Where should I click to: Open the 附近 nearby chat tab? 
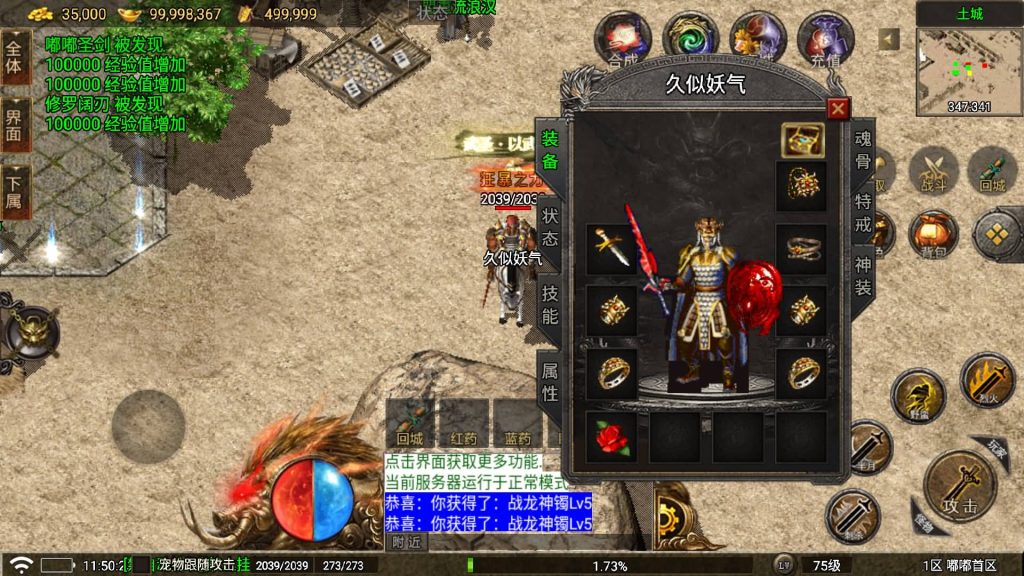(x=406, y=541)
